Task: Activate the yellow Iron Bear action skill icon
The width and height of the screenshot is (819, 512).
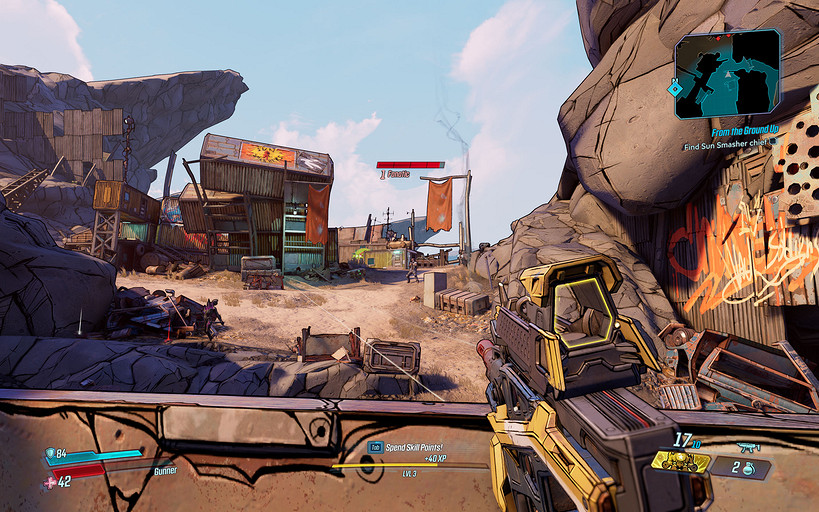Action: click(681, 462)
